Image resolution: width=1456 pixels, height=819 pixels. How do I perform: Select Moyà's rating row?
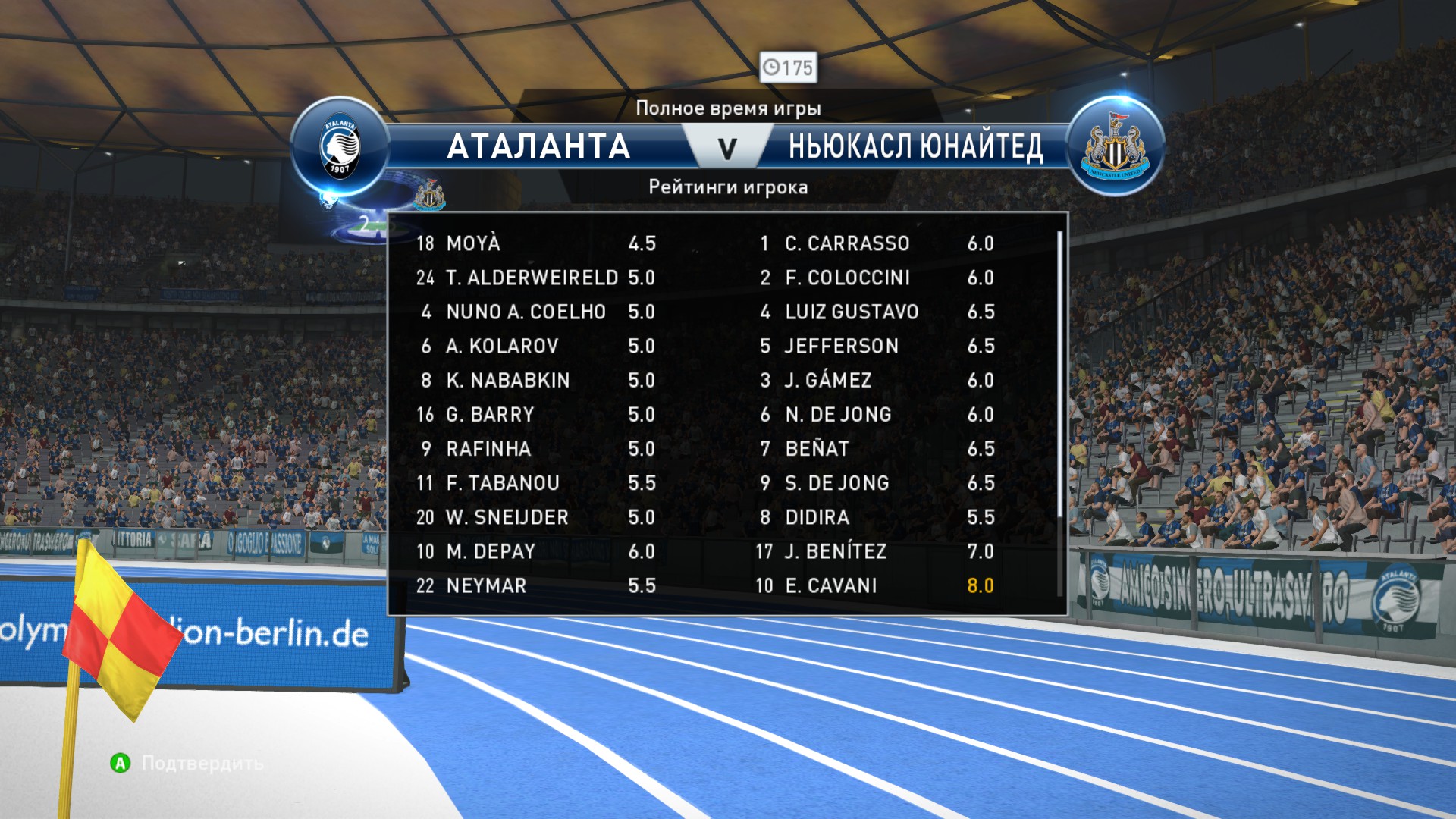tap(535, 243)
